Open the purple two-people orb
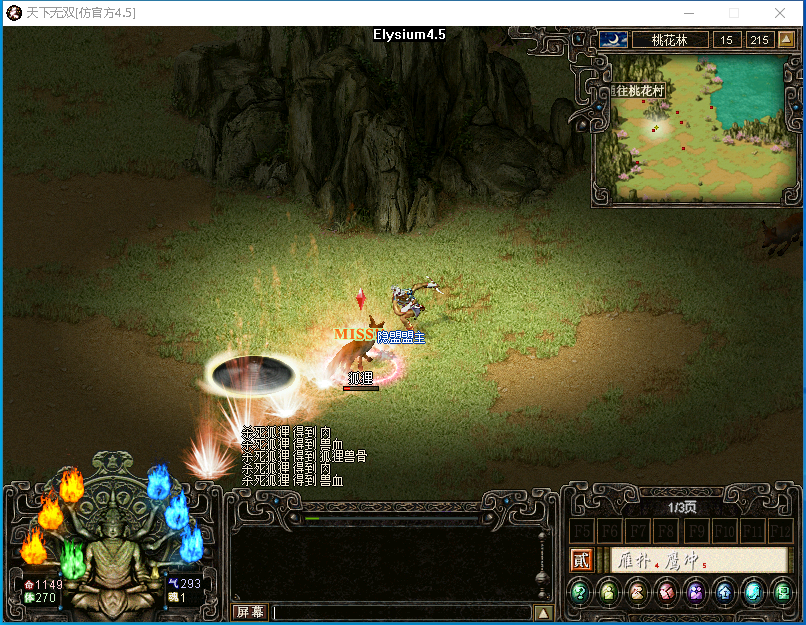This screenshot has height=625, width=806. pyautogui.click(x=695, y=591)
